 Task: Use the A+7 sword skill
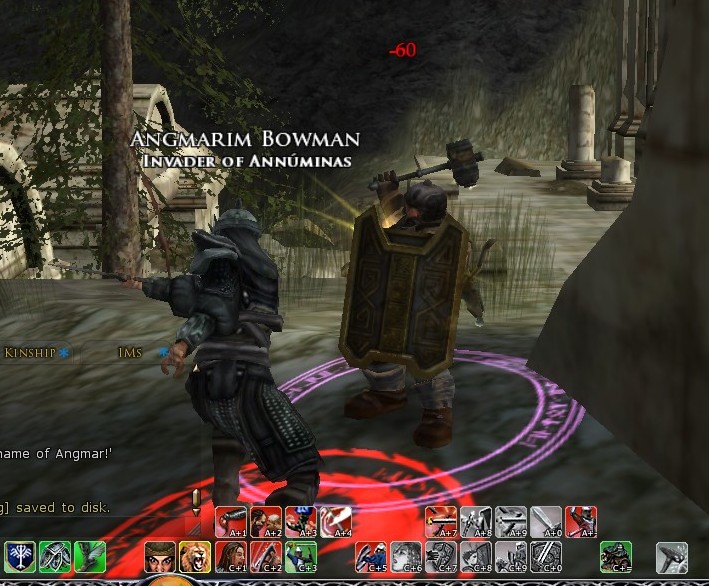pyautogui.click(x=441, y=522)
